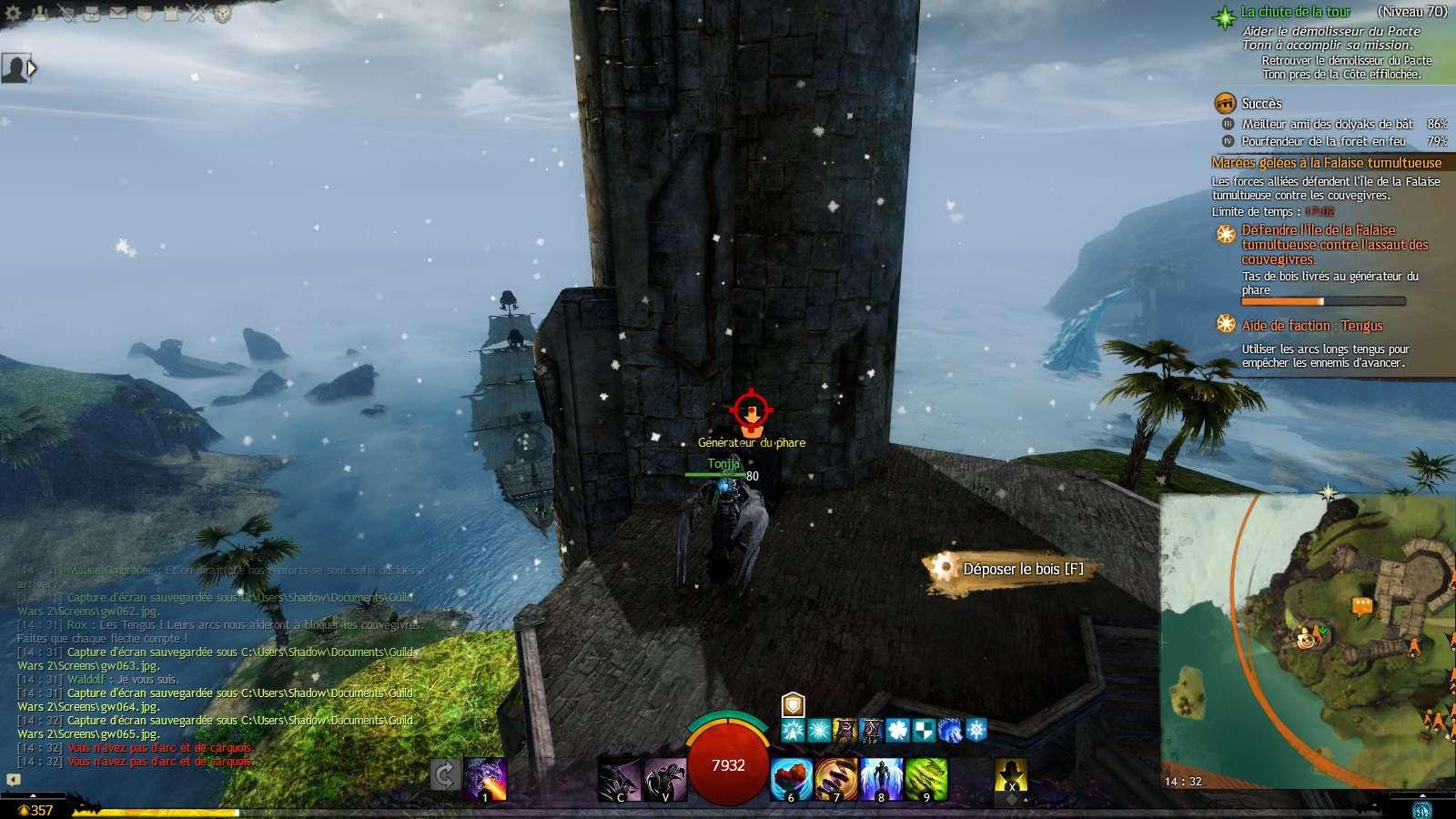Open the hero panel icon

click(x=66, y=13)
